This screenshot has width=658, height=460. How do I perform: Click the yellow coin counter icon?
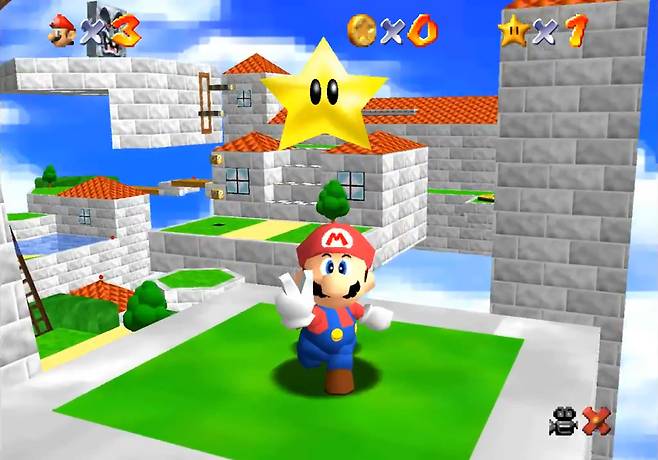tap(361, 30)
